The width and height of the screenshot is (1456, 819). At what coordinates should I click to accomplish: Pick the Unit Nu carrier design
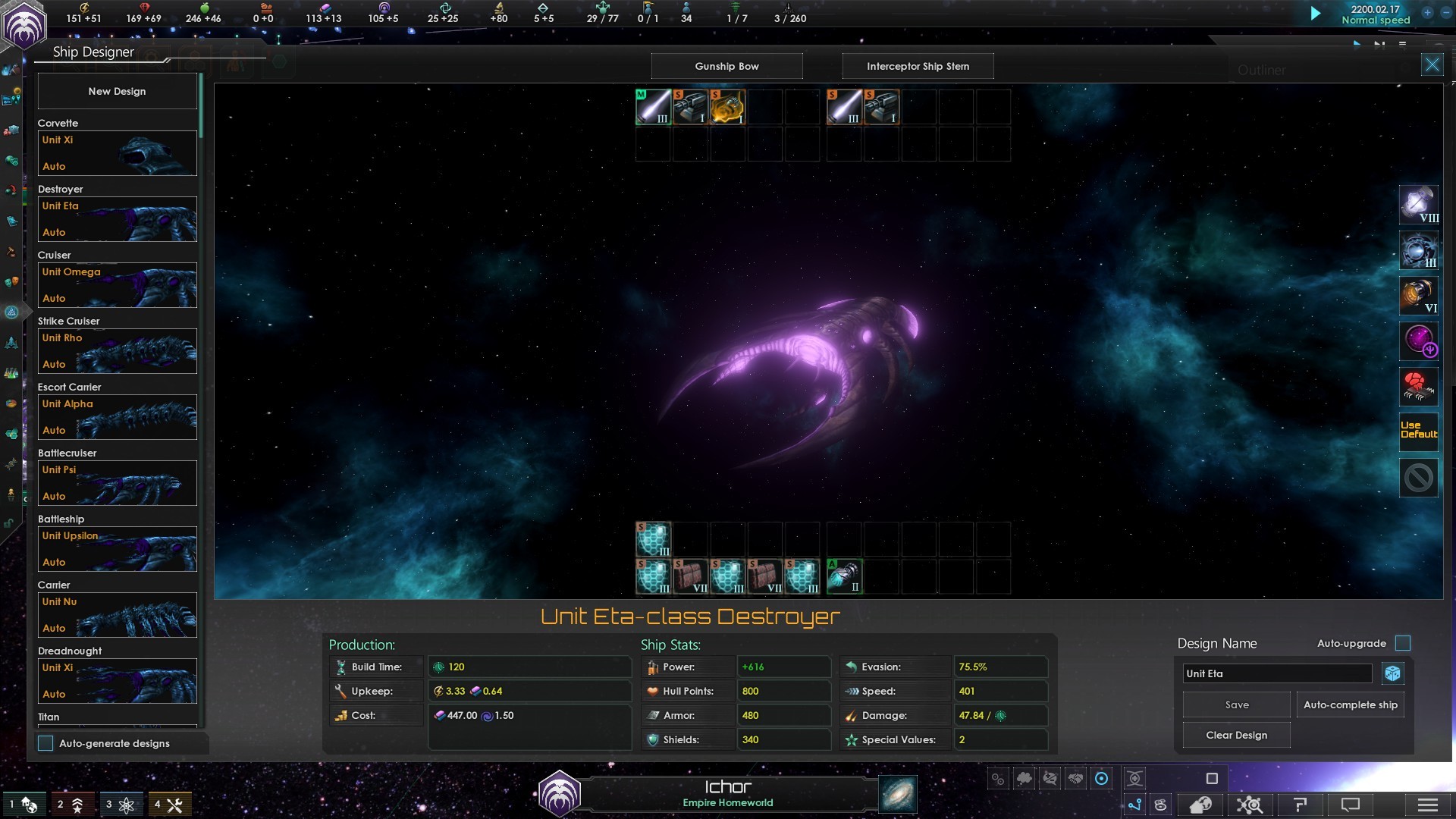pos(118,615)
